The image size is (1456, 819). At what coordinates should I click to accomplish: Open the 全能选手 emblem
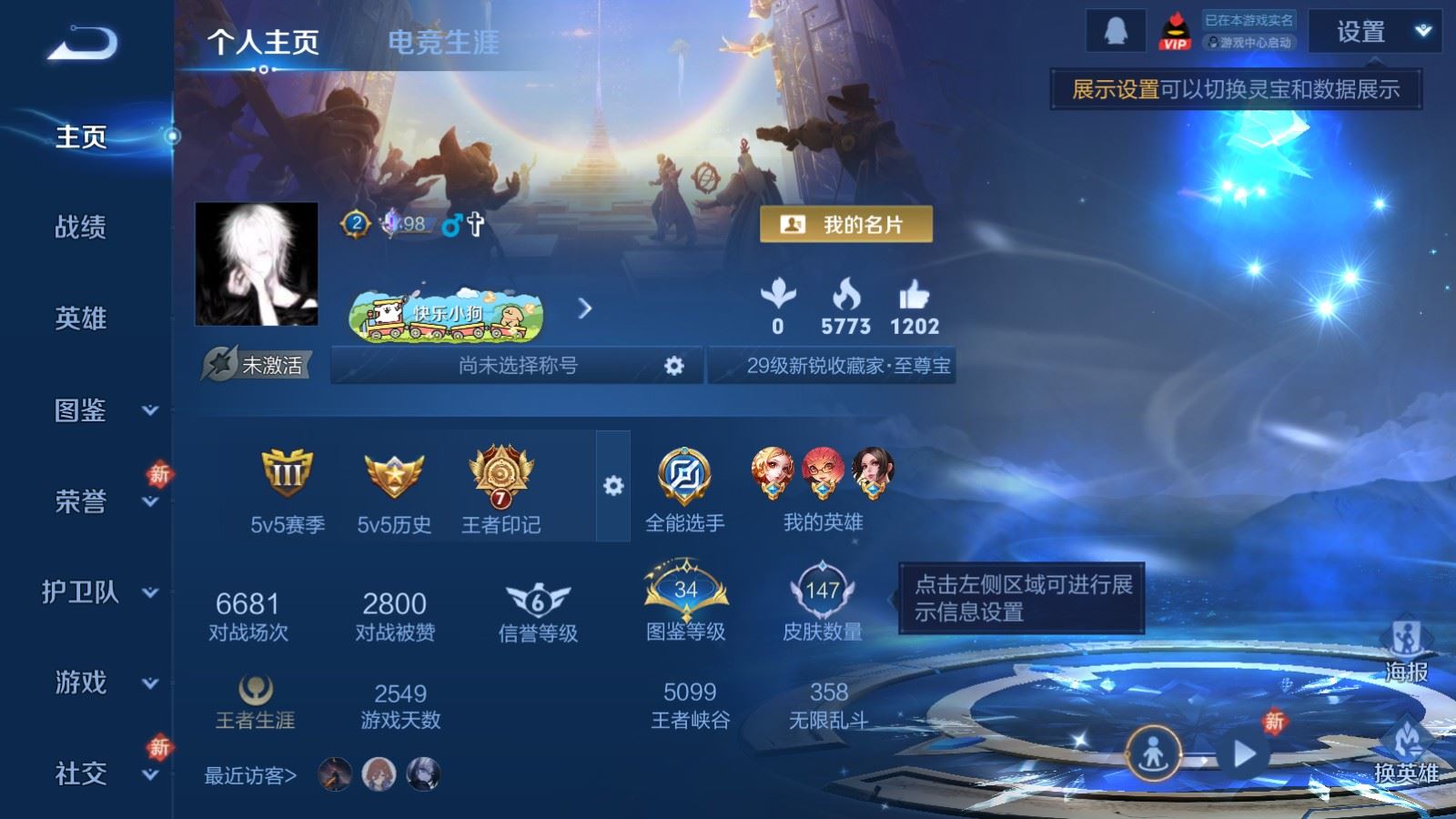click(684, 474)
